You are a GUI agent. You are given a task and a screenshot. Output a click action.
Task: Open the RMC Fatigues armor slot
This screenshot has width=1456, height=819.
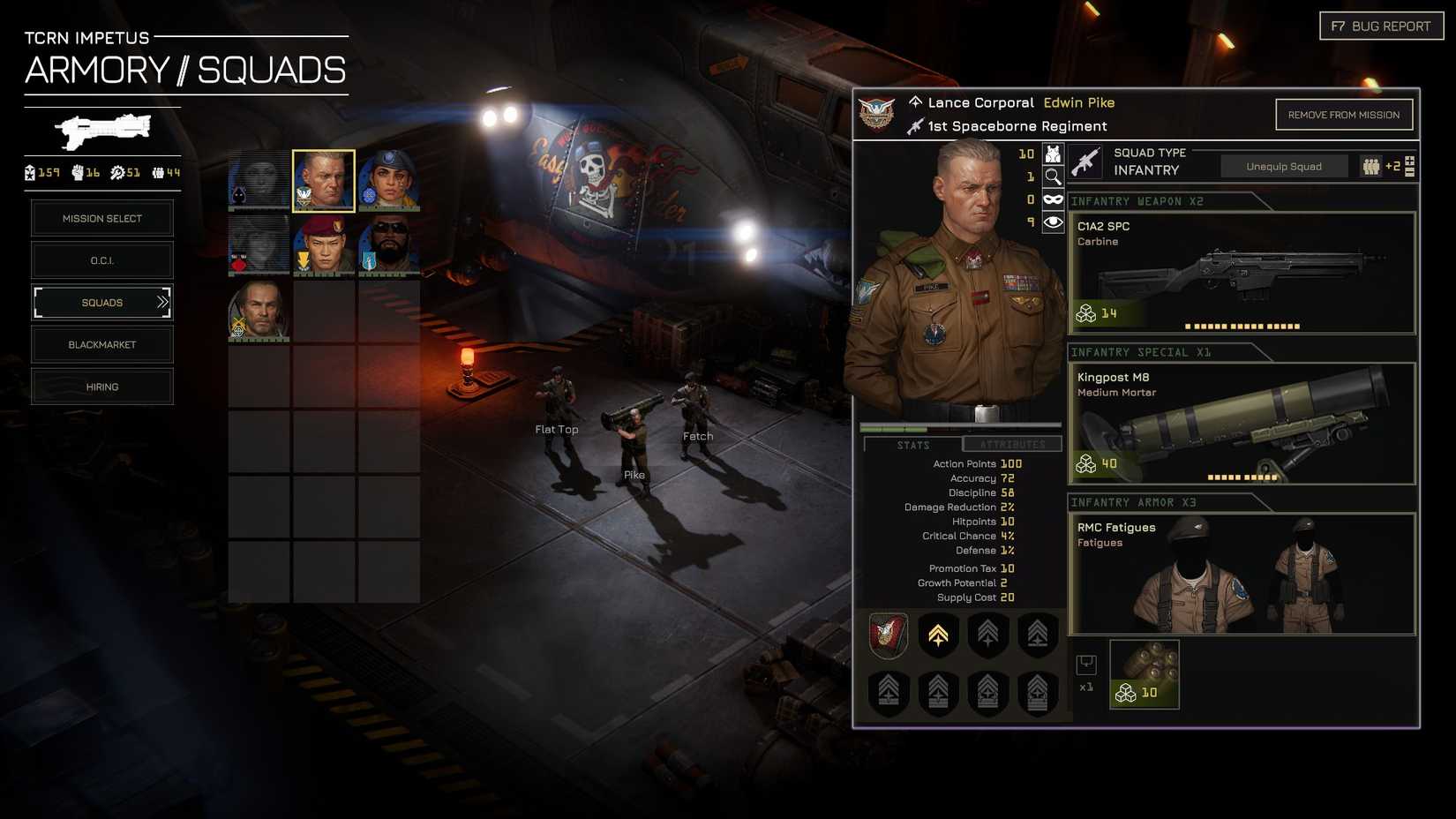click(x=1242, y=574)
